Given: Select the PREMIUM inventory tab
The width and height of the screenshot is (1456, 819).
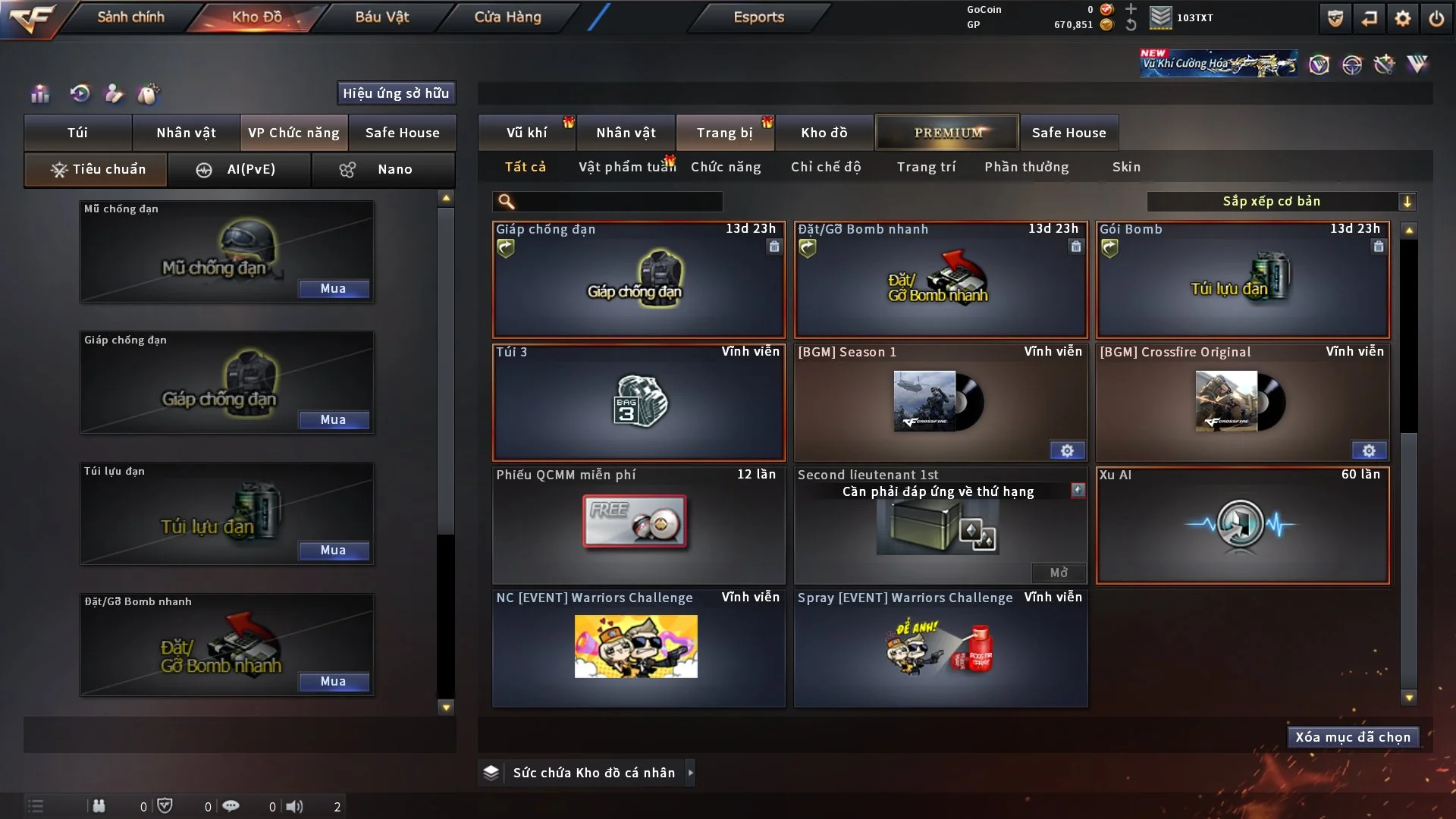Looking at the screenshot, I should pyautogui.click(x=947, y=133).
